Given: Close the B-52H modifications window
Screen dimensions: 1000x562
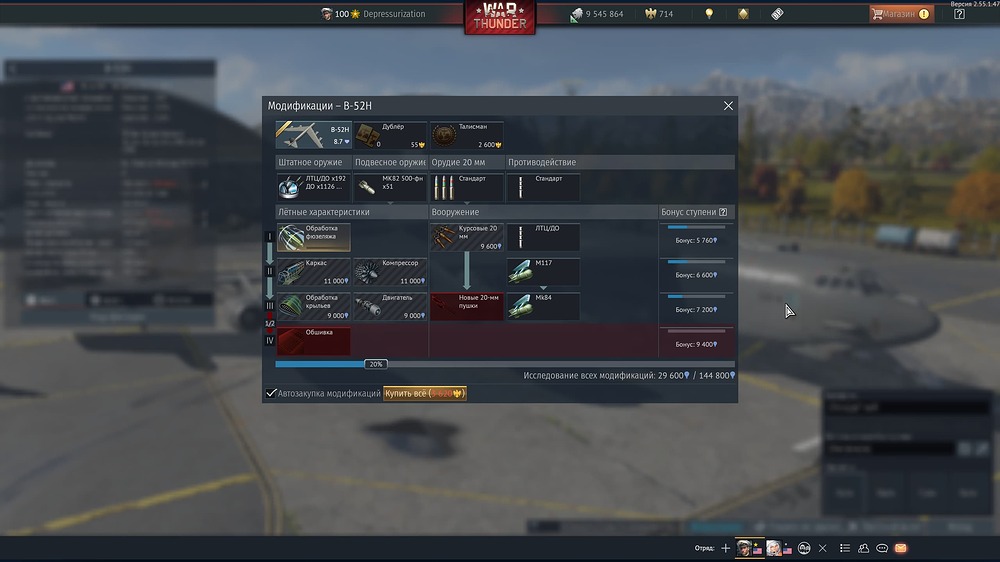Looking at the screenshot, I should (x=728, y=106).
